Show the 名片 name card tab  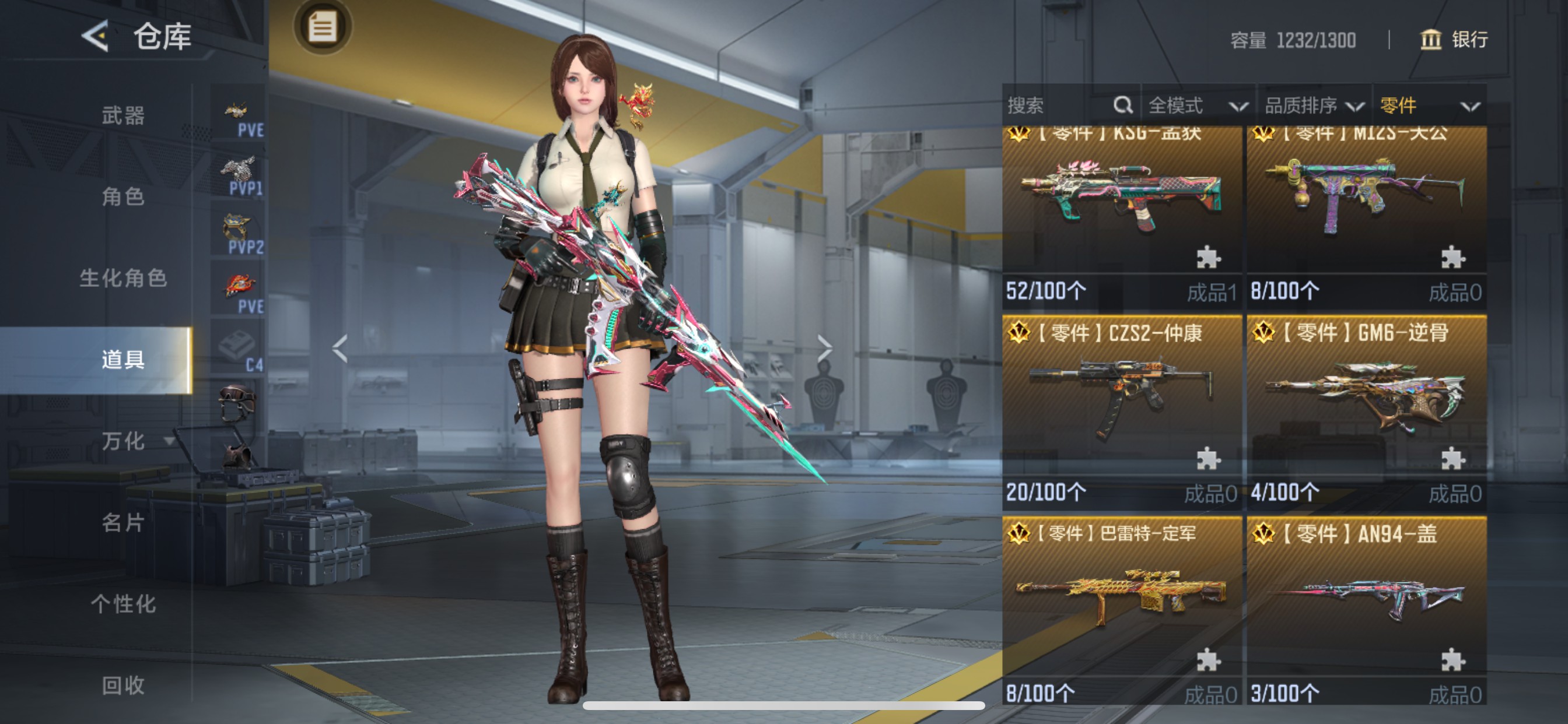tap(123, 523)
